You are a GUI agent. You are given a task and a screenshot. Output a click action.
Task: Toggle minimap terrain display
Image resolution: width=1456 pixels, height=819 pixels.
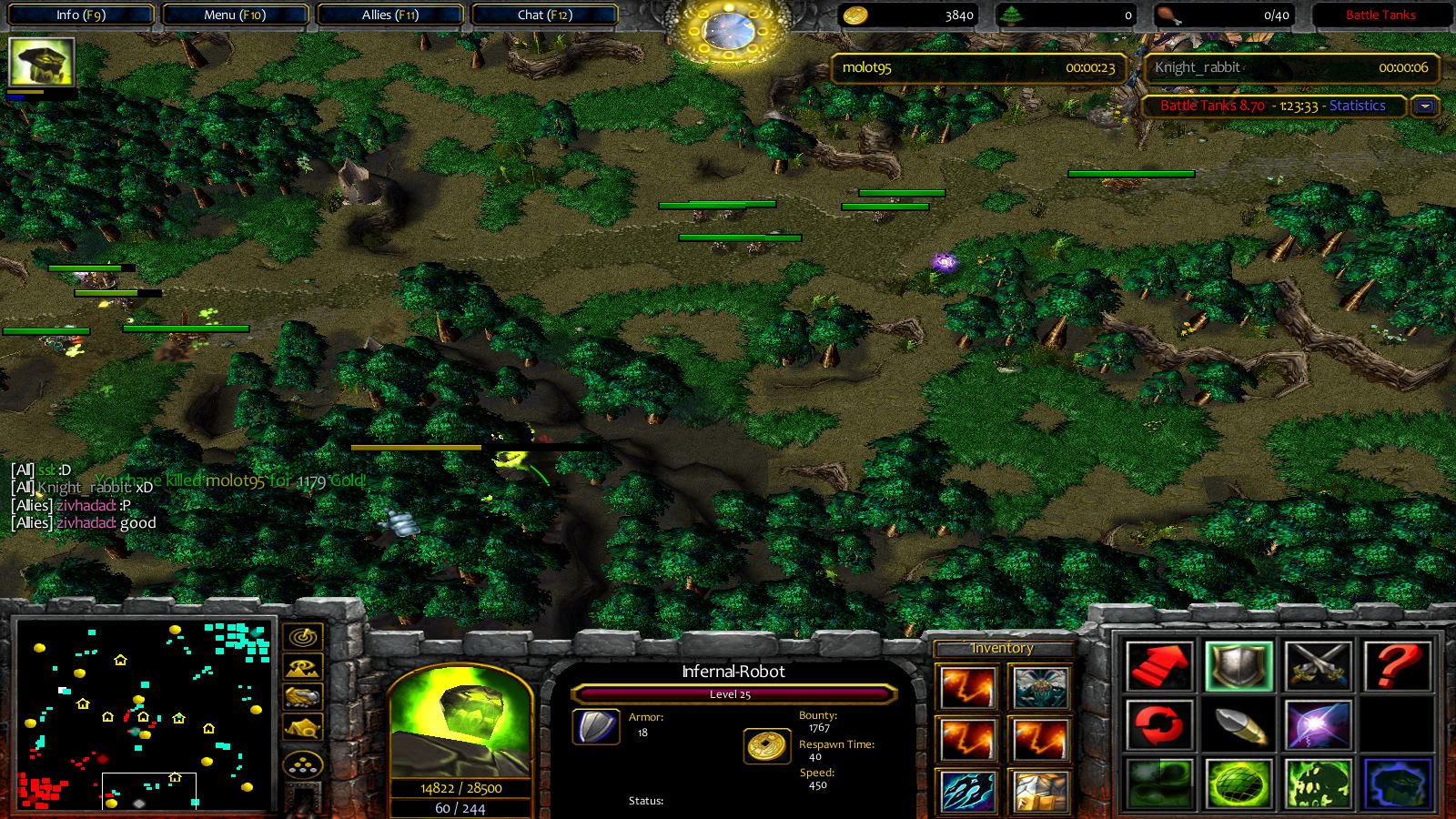(303, 667)
